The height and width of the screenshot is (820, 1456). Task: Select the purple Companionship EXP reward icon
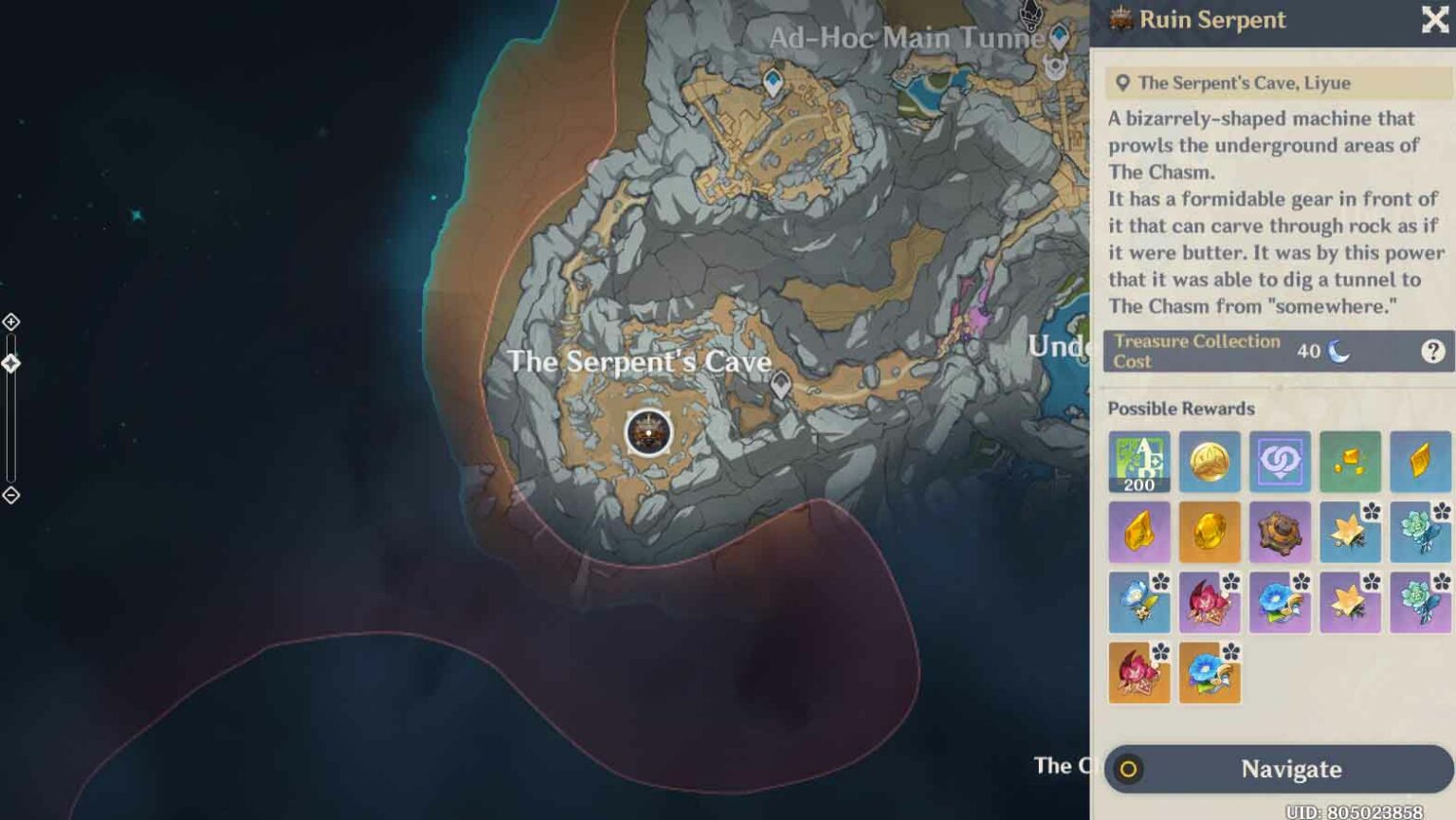click(x=1281, y=463)
